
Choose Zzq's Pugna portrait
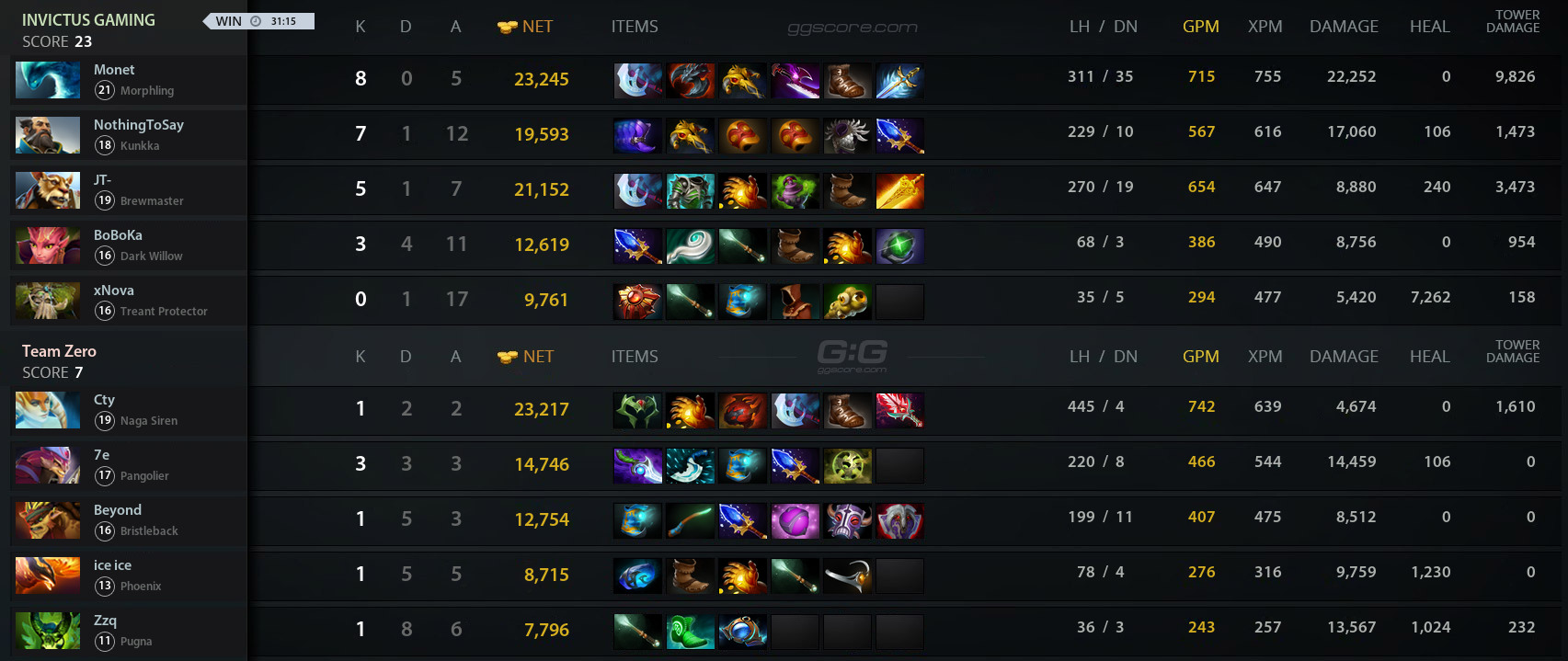(x=48, y=631)
